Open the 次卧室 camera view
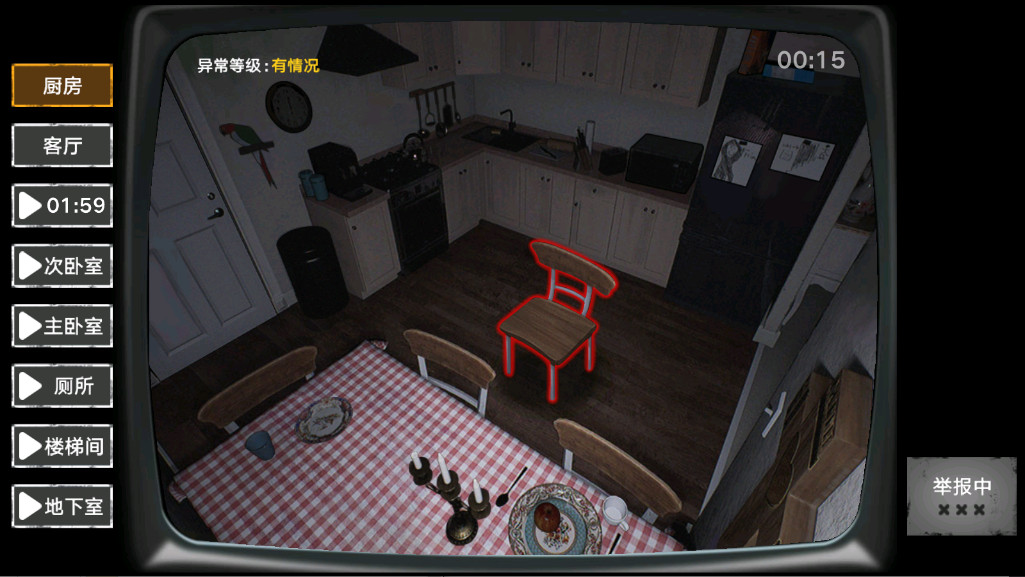1025x577 pixels. click(62, 266)
